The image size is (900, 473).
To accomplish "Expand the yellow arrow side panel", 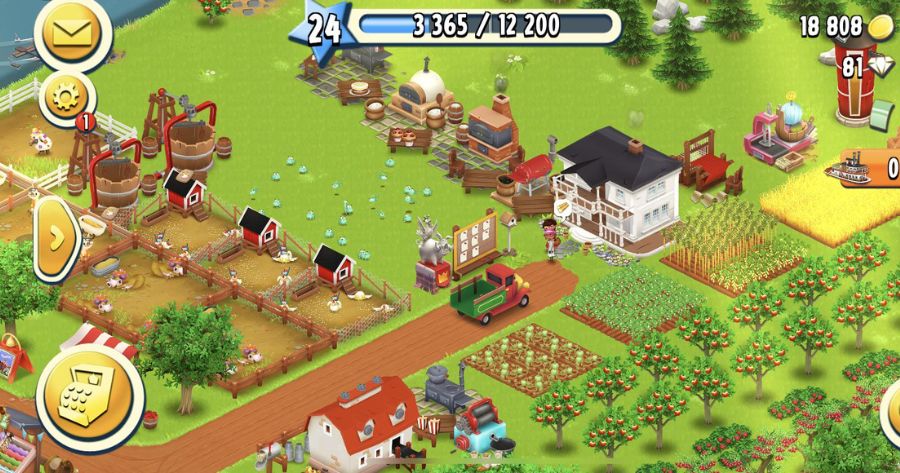I will tap(57, 238).
